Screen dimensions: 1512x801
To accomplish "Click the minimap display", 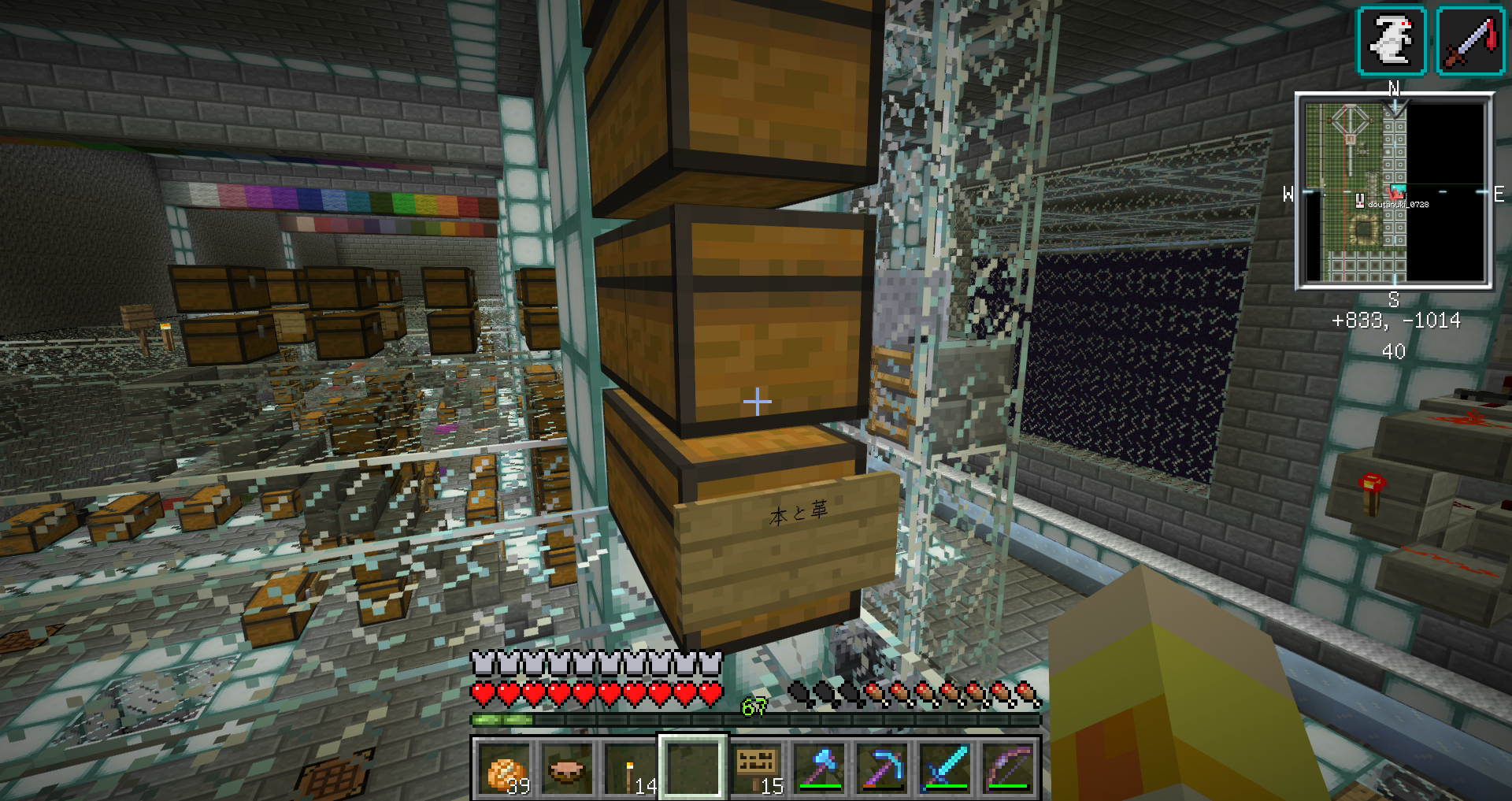I will pos(1394,191).
